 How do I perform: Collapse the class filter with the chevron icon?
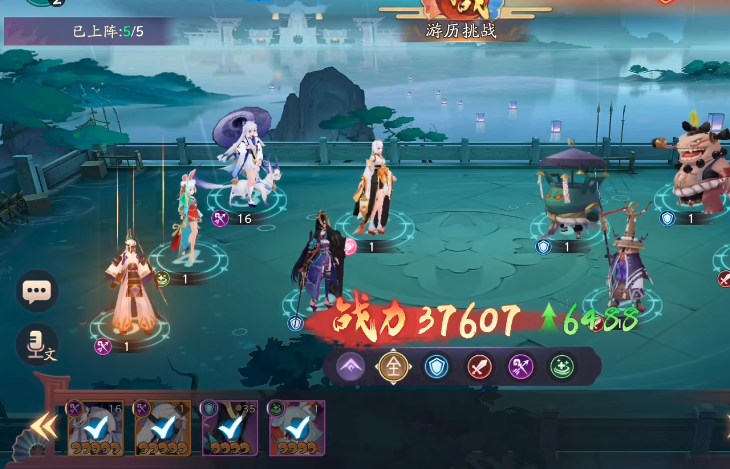point(351,367)
